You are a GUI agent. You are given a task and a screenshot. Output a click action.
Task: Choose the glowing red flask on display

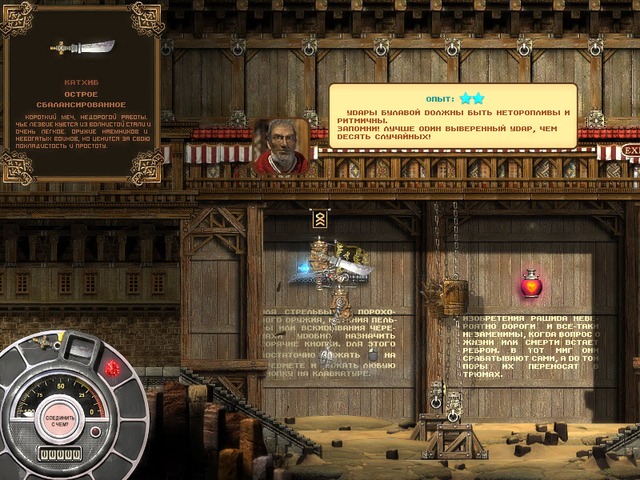pos(531,285)
